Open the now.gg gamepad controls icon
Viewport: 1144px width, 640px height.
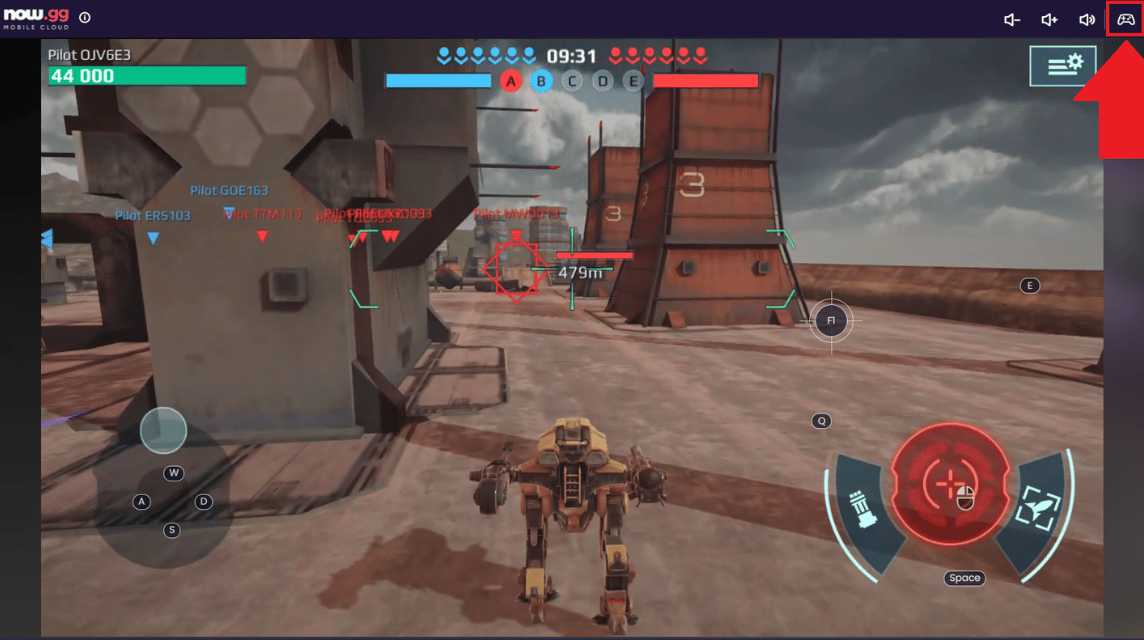point(1125,19)
